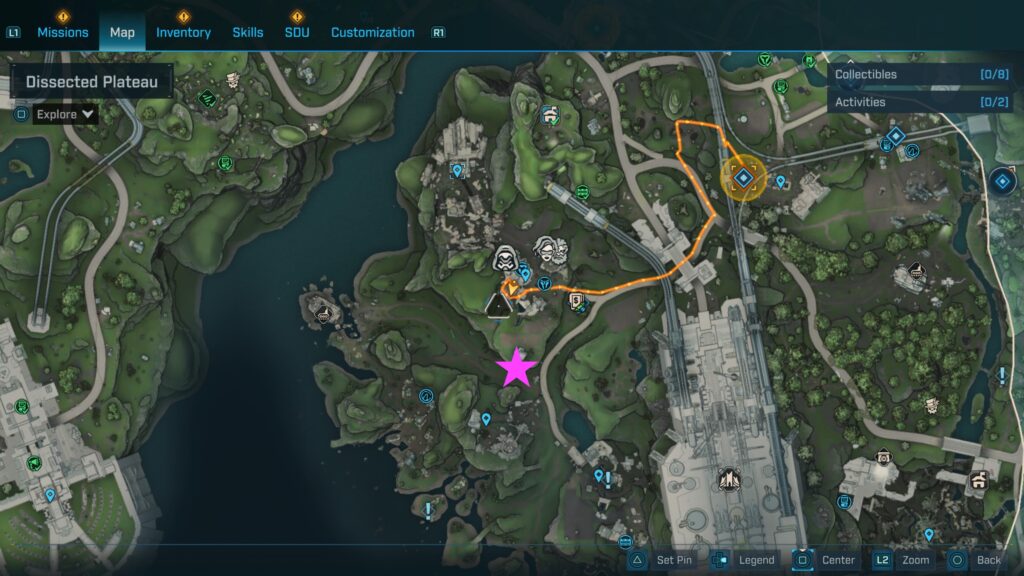Select the Map tab
Viewport: 1024px width, 576px height.
pos(122,32)
